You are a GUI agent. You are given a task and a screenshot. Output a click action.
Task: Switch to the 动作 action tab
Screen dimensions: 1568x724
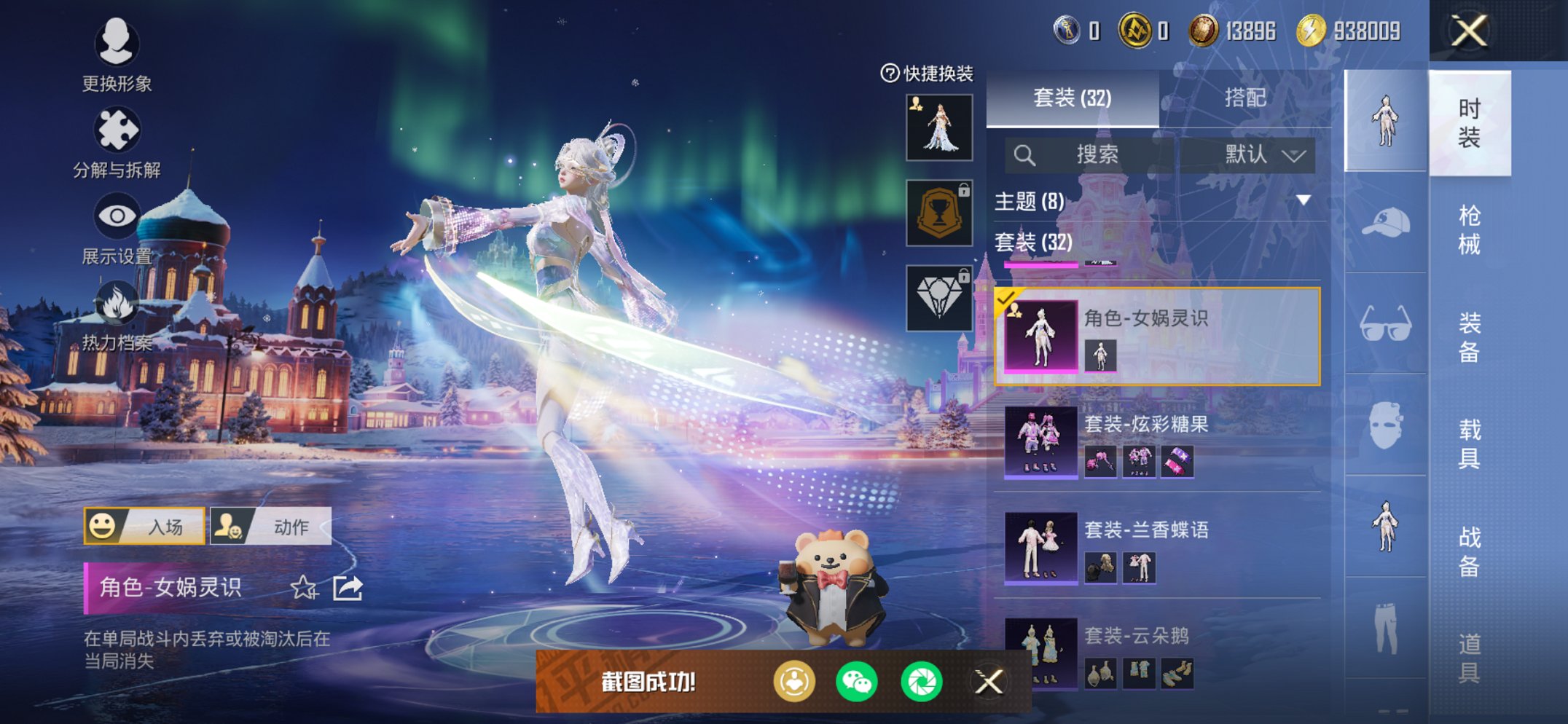[270, 527]
